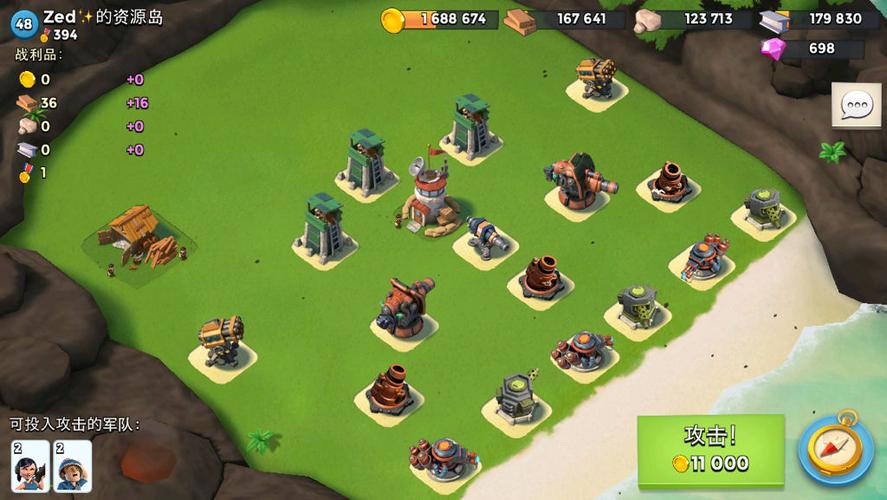Tap the level 48 player badge
The width and height of the screenshot is (887, 500).
pos(23,21)
